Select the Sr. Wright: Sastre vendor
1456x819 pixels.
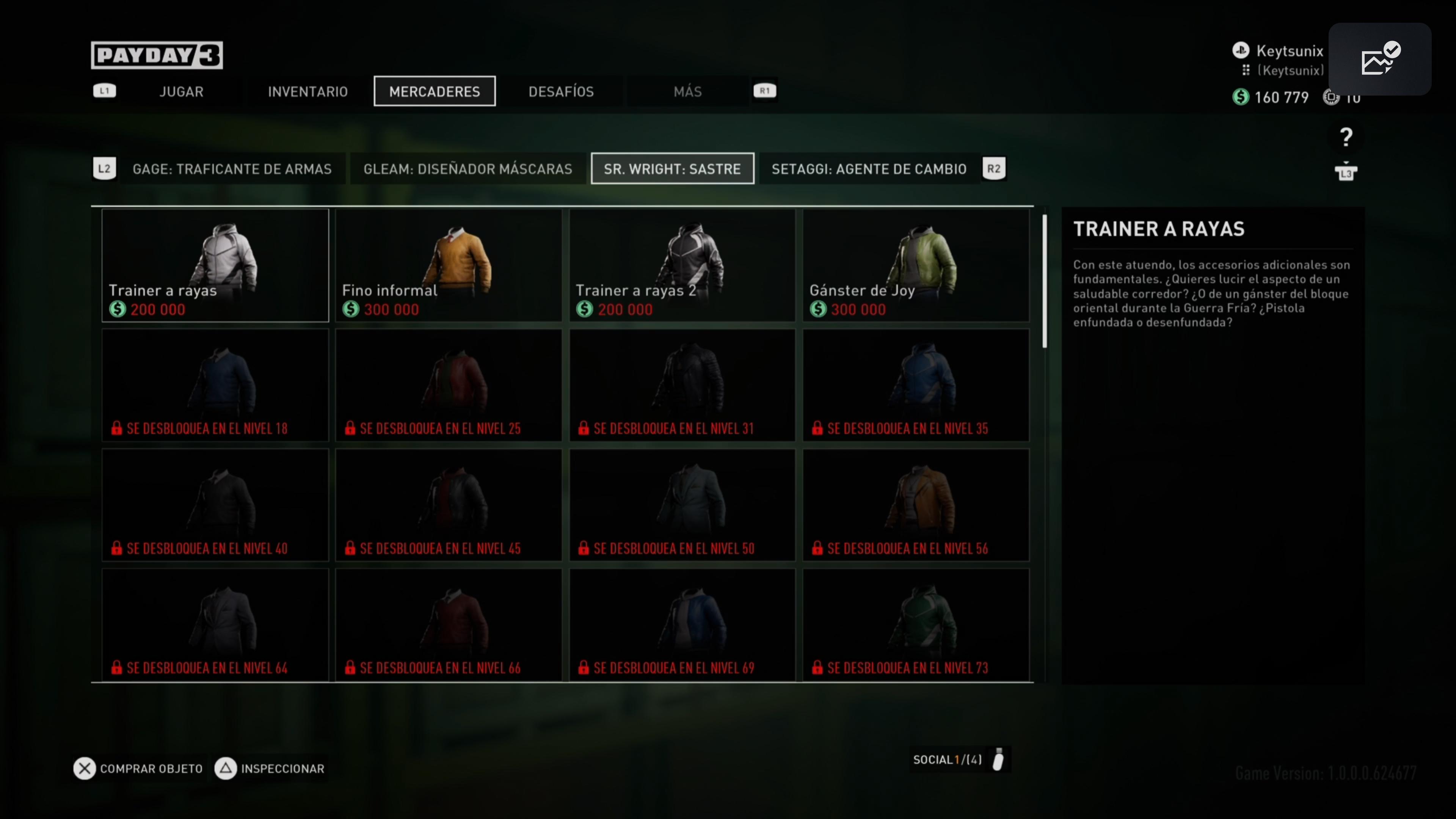pyautogui.click(x=672, y=169)
